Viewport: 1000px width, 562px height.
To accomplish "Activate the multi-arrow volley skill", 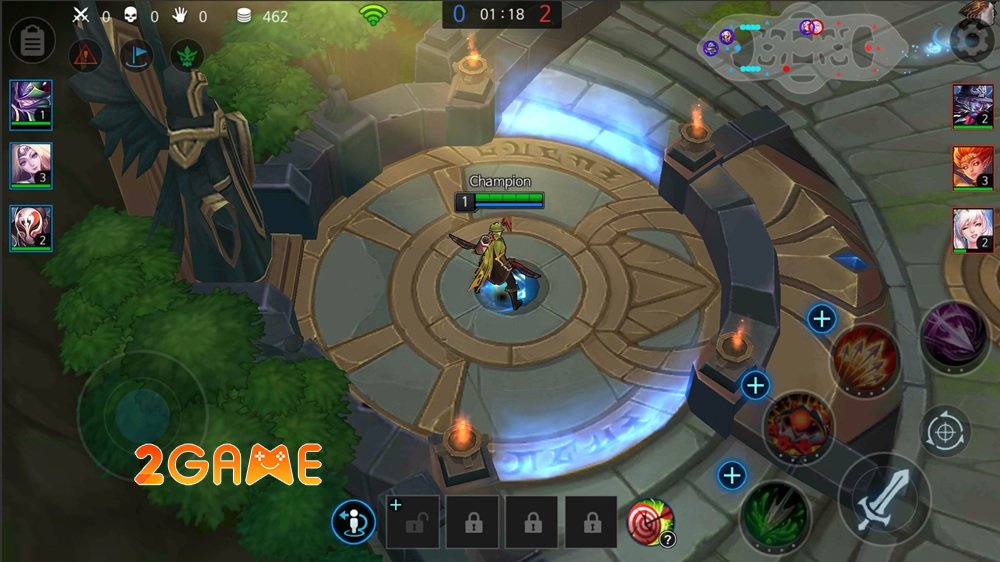I will pos(865,360).
